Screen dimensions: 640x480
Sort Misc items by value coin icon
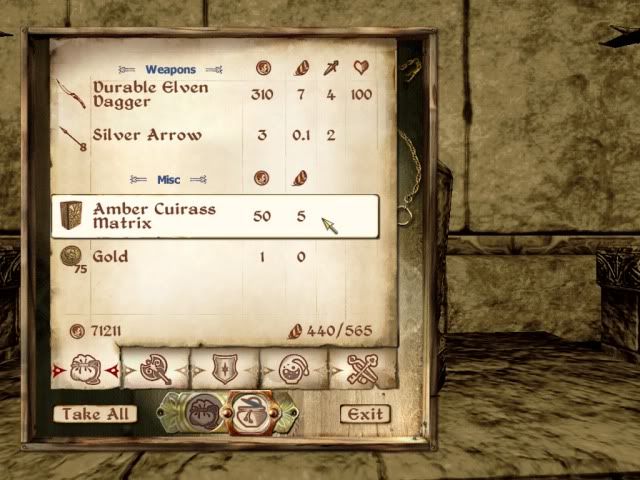pos(261,179)
